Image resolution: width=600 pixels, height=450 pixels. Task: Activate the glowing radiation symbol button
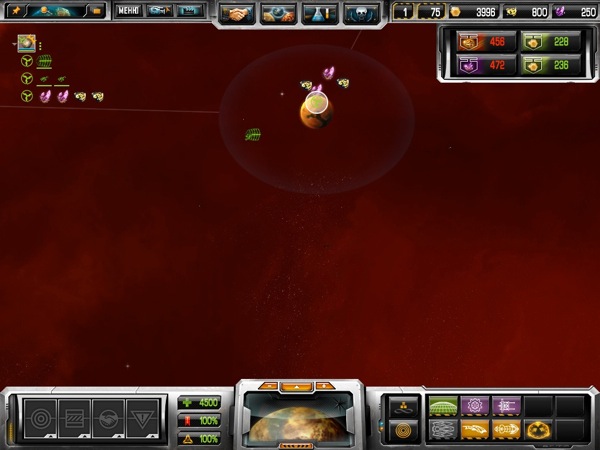coord(537,429)
